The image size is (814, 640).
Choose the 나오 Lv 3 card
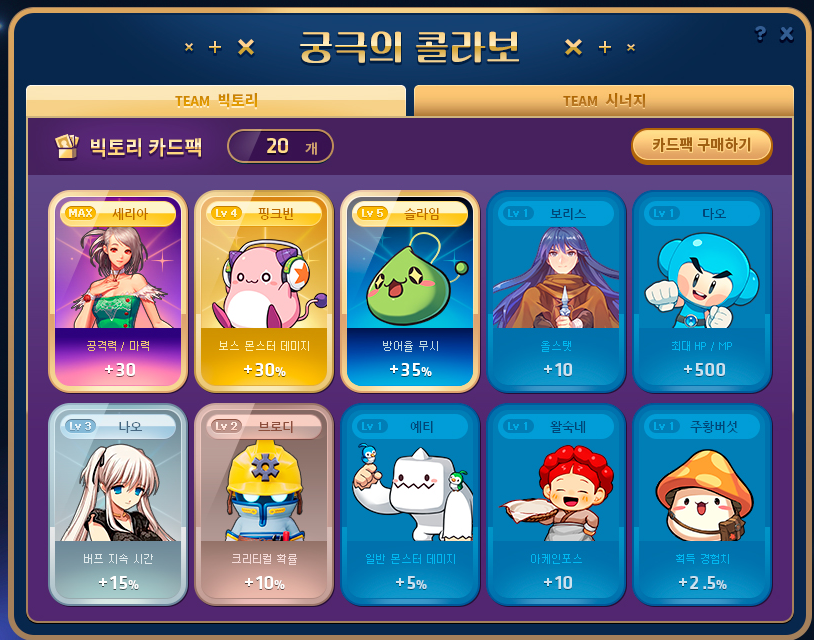pos(118,503)
